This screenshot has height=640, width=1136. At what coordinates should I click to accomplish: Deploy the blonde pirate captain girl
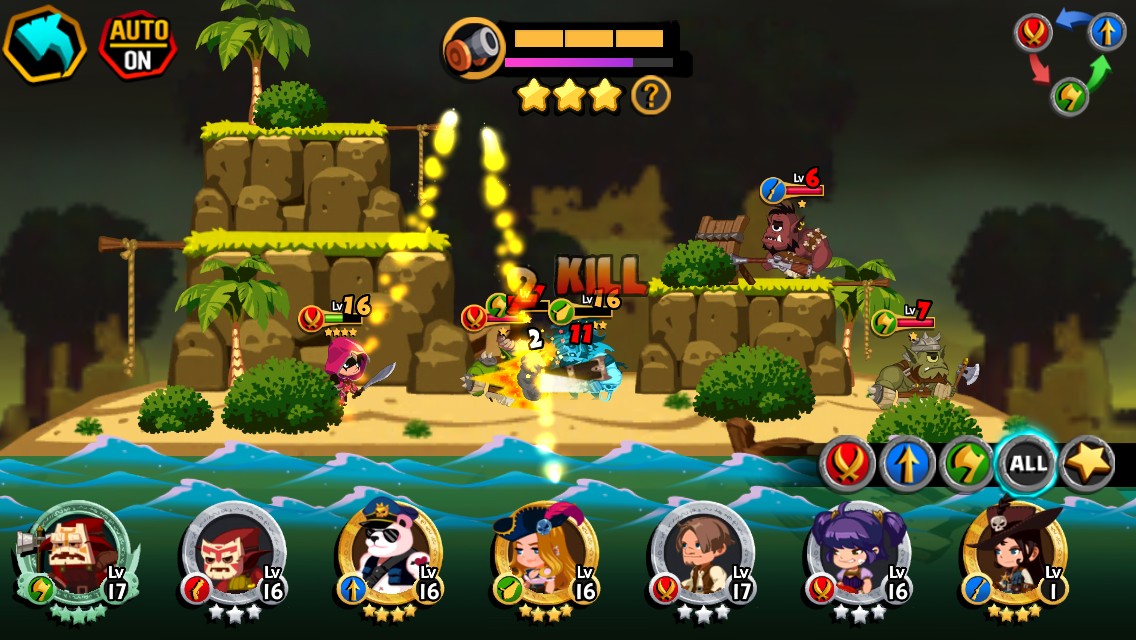[546, 555]
